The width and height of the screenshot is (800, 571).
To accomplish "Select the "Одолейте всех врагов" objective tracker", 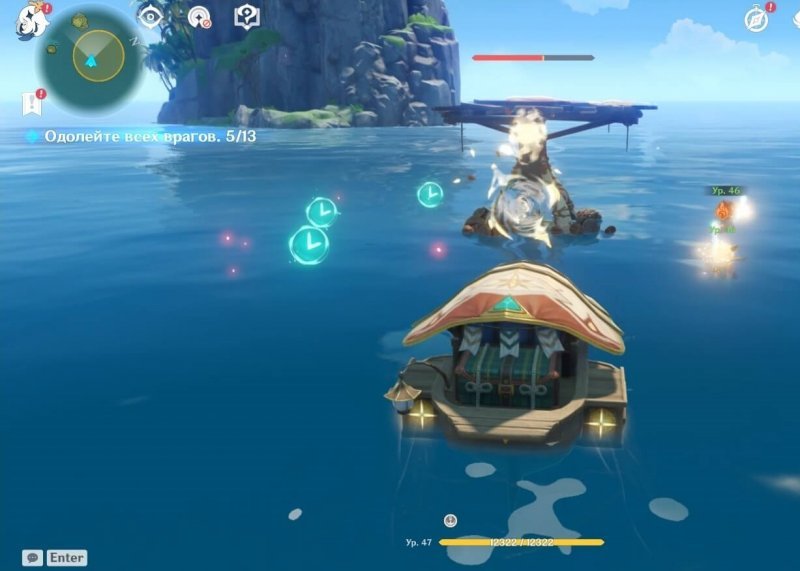I will click(x=141, y=136).
